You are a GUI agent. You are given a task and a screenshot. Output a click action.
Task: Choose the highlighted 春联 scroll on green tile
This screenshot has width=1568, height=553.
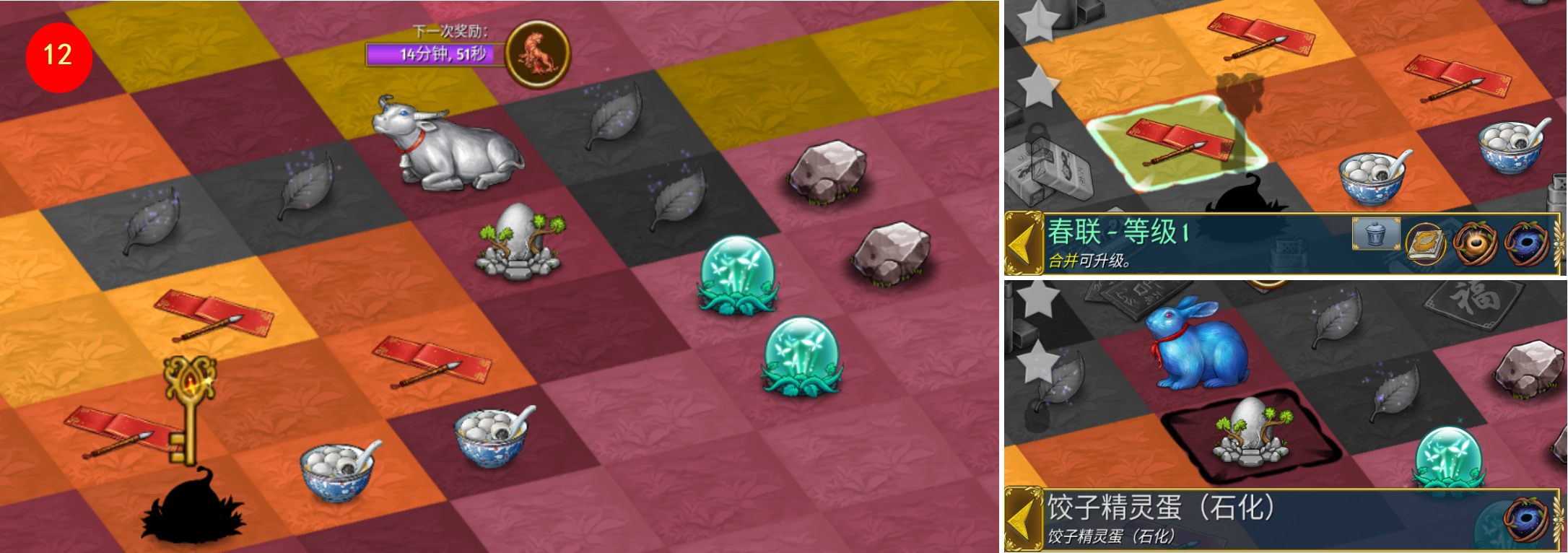pos(1177,141)
